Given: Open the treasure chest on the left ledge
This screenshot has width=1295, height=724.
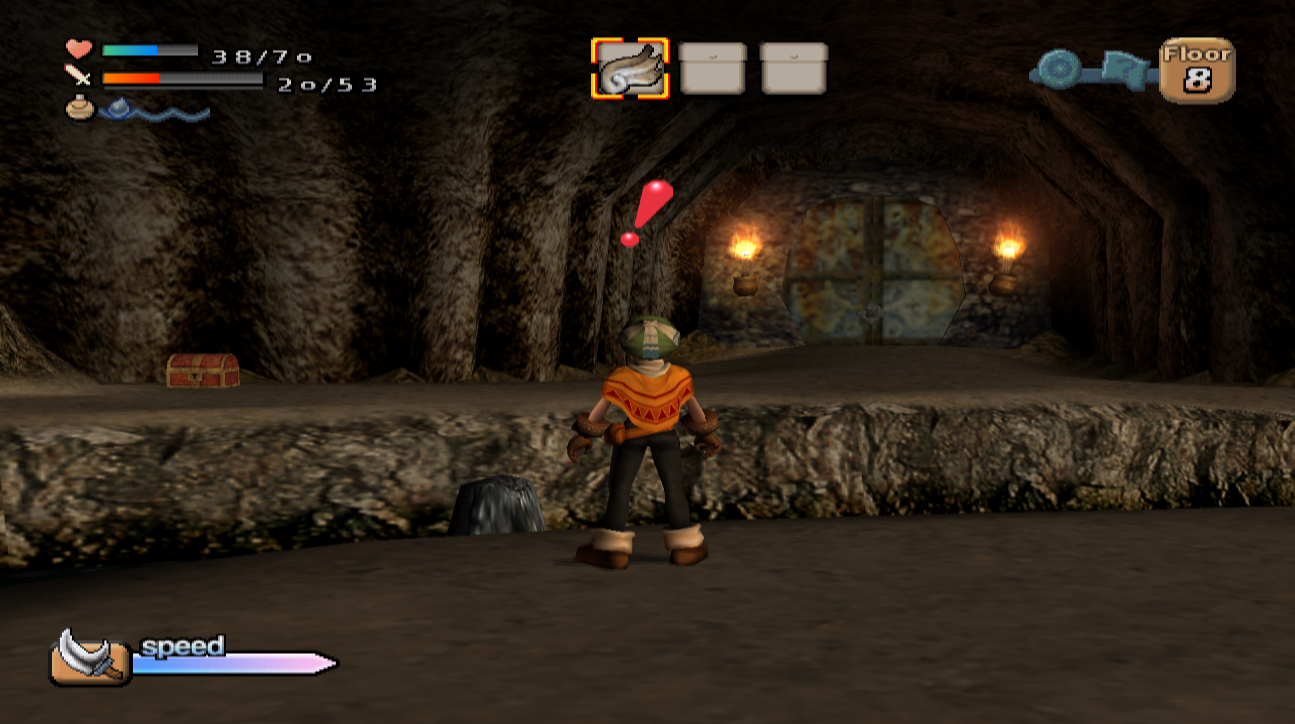Looking at the screenshot, I should pyautogui.click(x=202, y=370).
